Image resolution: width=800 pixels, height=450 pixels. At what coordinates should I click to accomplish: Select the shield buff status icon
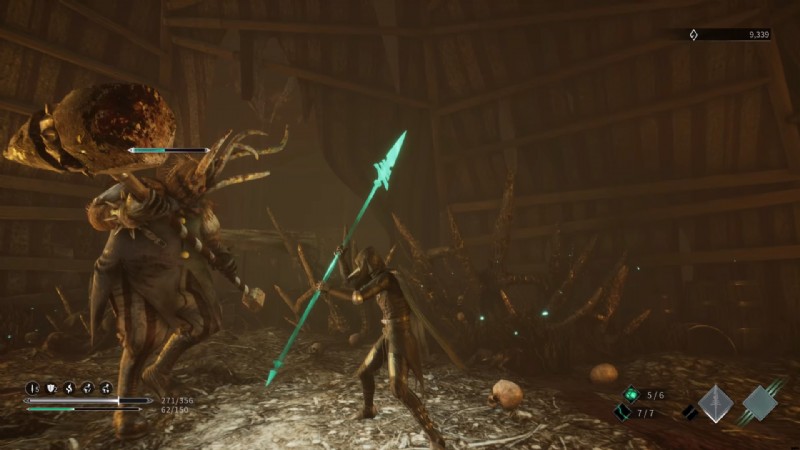pyautogui.click(x=50, y=388)
